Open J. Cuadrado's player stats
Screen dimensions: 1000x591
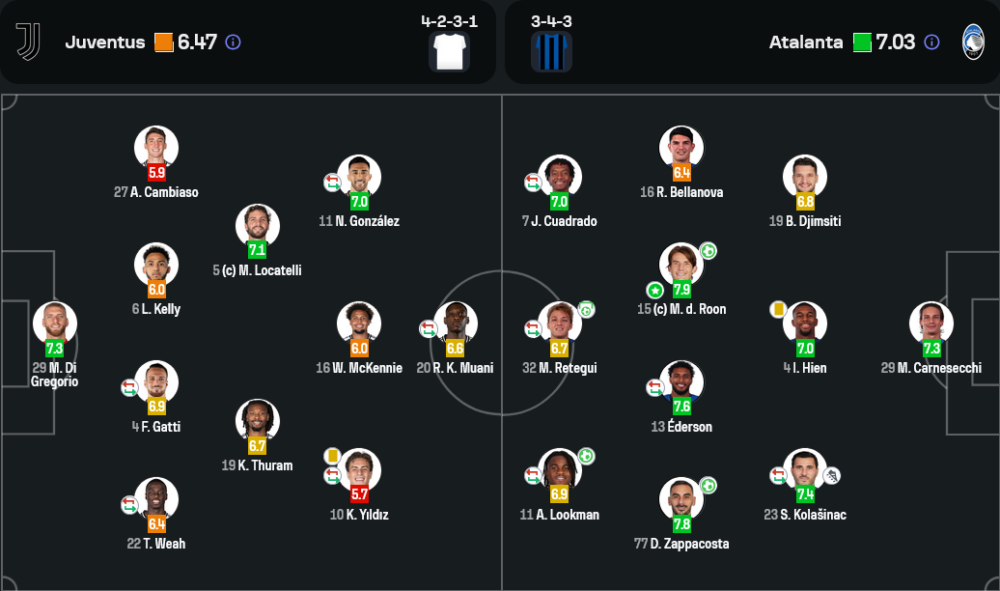point(559,176)
